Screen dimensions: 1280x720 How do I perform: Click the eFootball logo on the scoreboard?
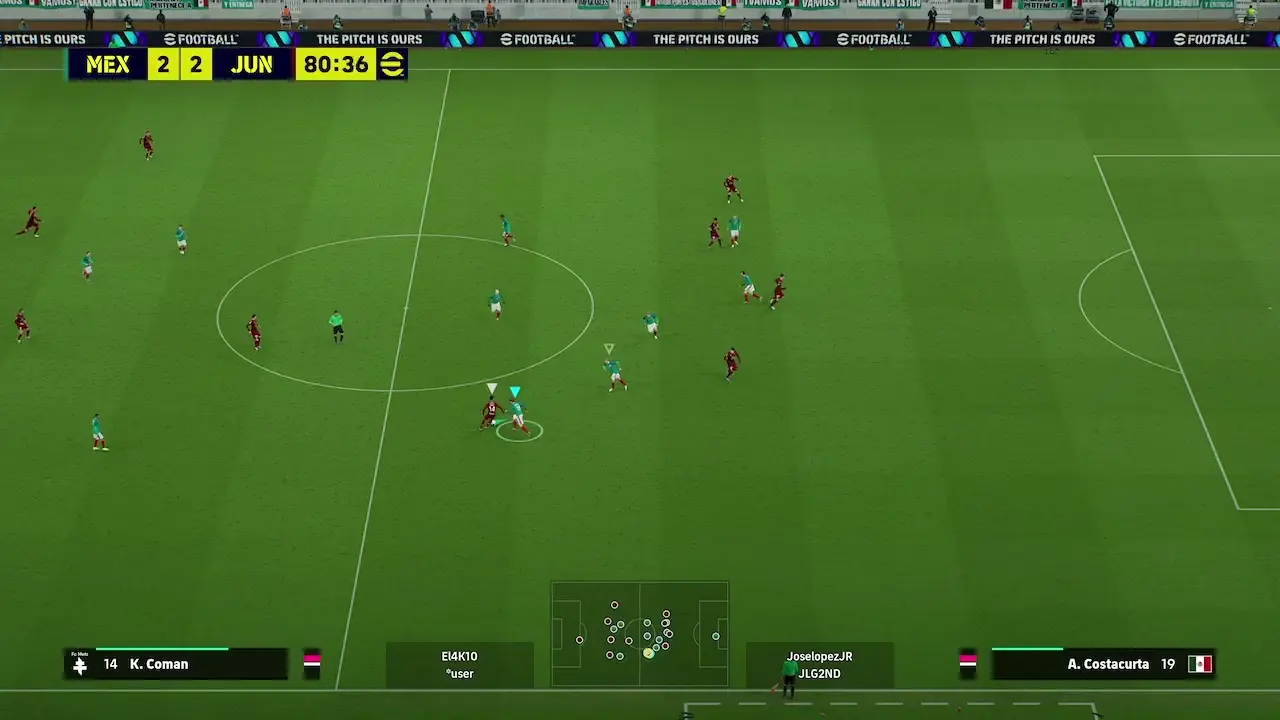coord(393,64)
